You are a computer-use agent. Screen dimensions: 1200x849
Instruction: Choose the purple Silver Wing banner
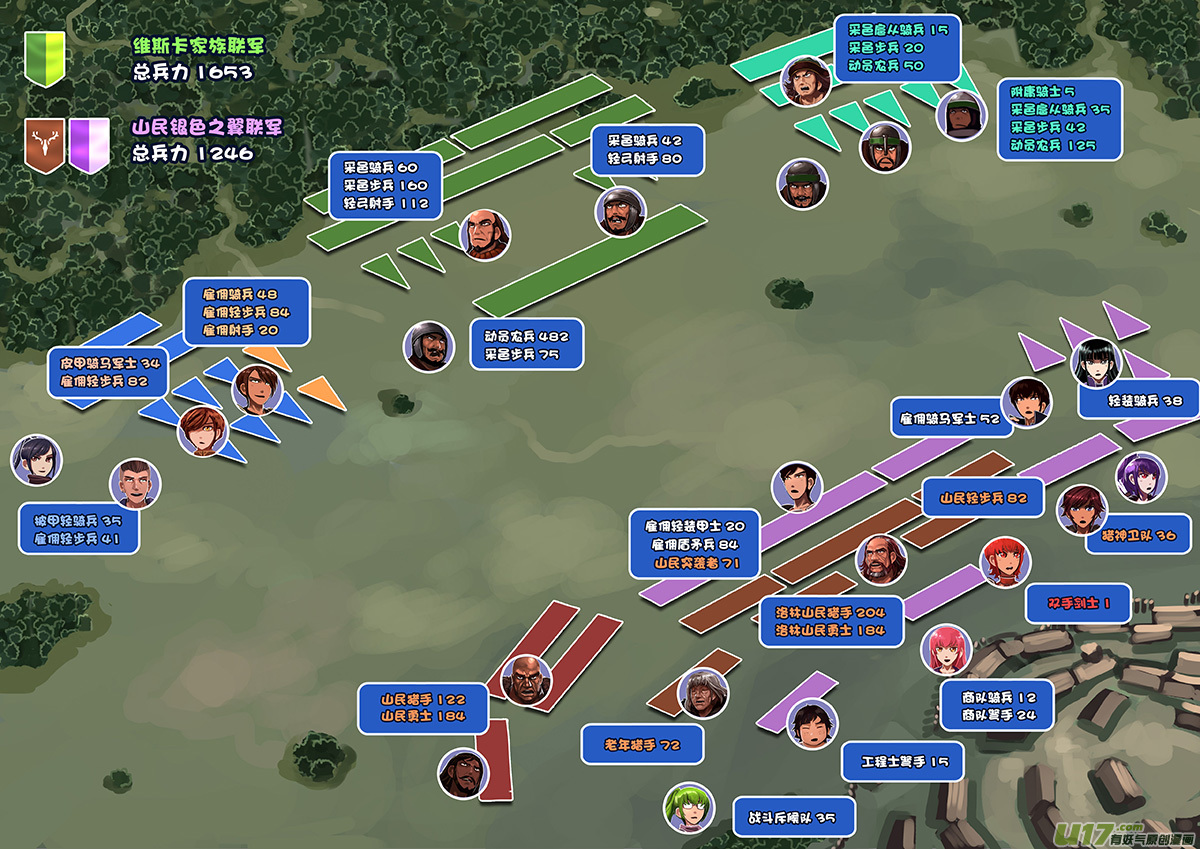[90, 144]
